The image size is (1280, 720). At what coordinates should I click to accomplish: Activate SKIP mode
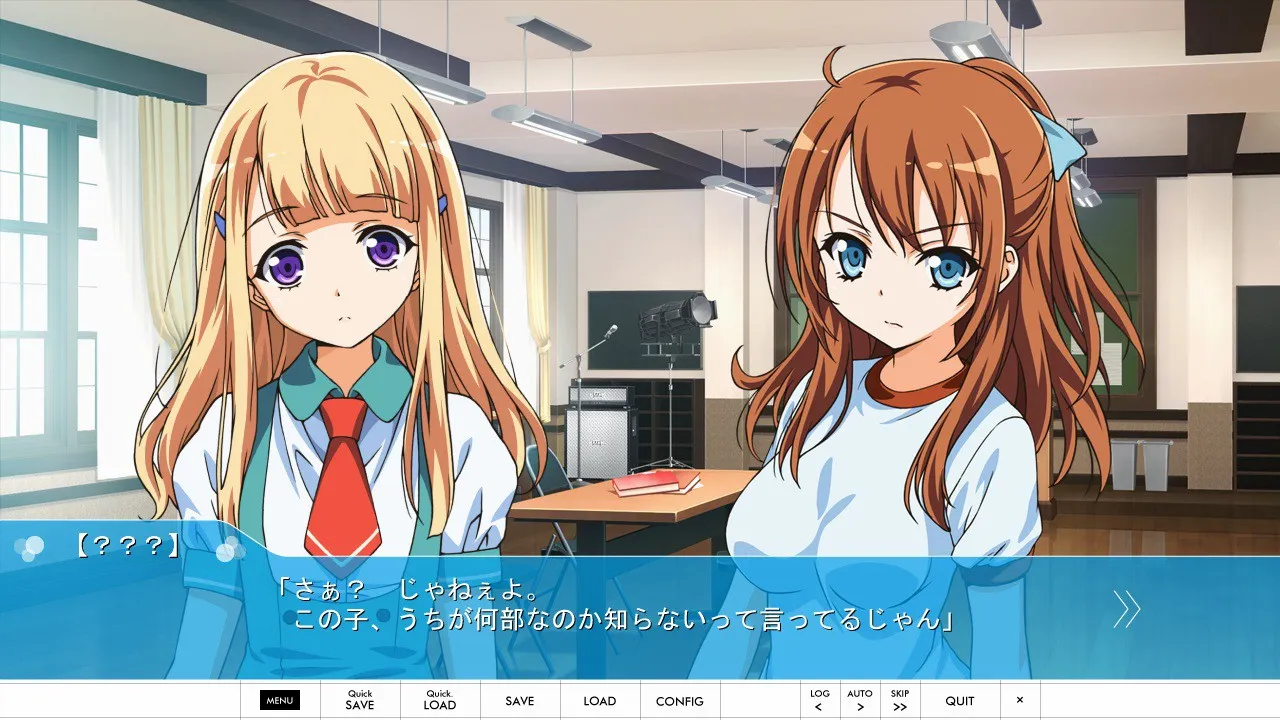coord(900,700)
